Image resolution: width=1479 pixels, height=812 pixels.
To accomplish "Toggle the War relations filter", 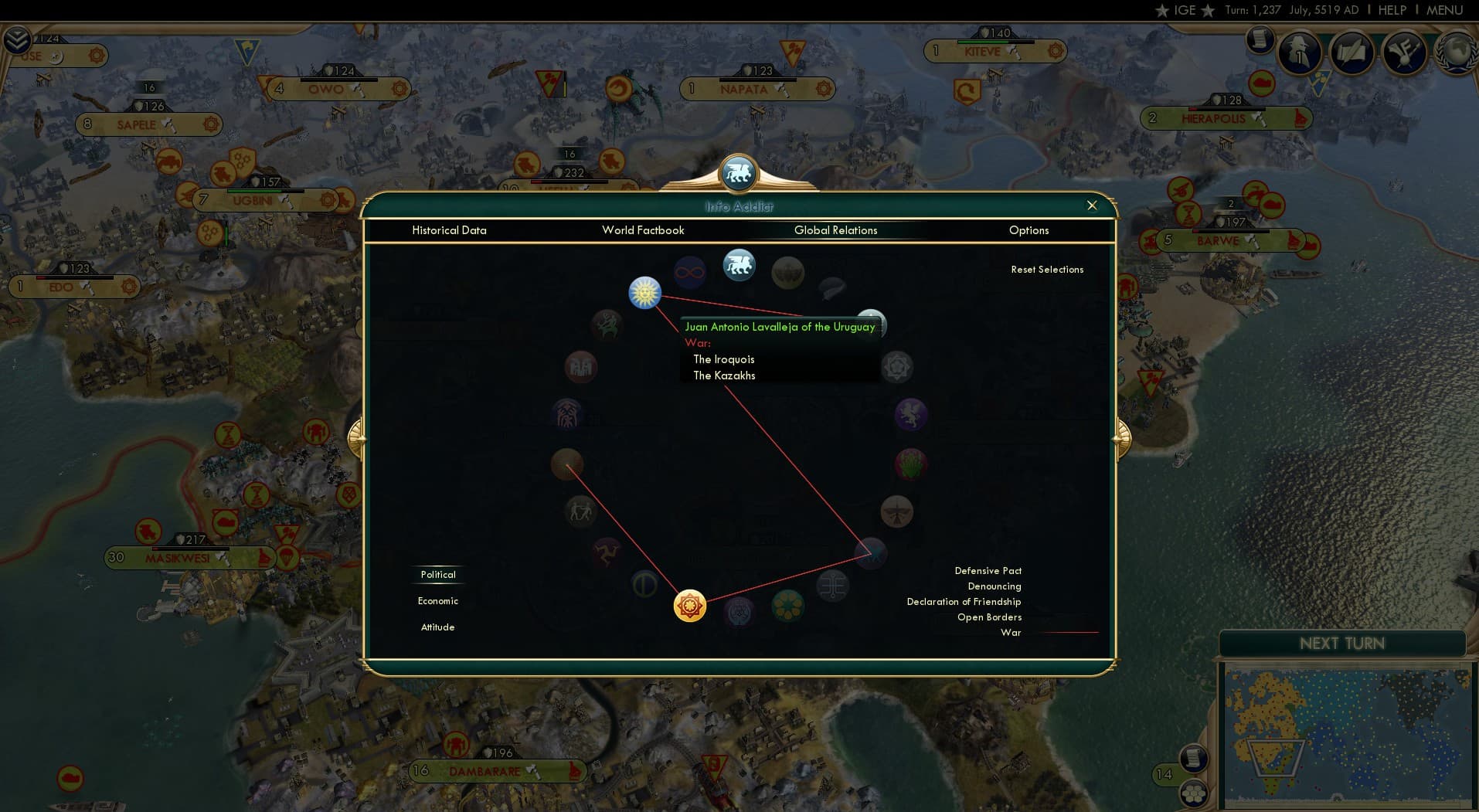I will 1011,632.
